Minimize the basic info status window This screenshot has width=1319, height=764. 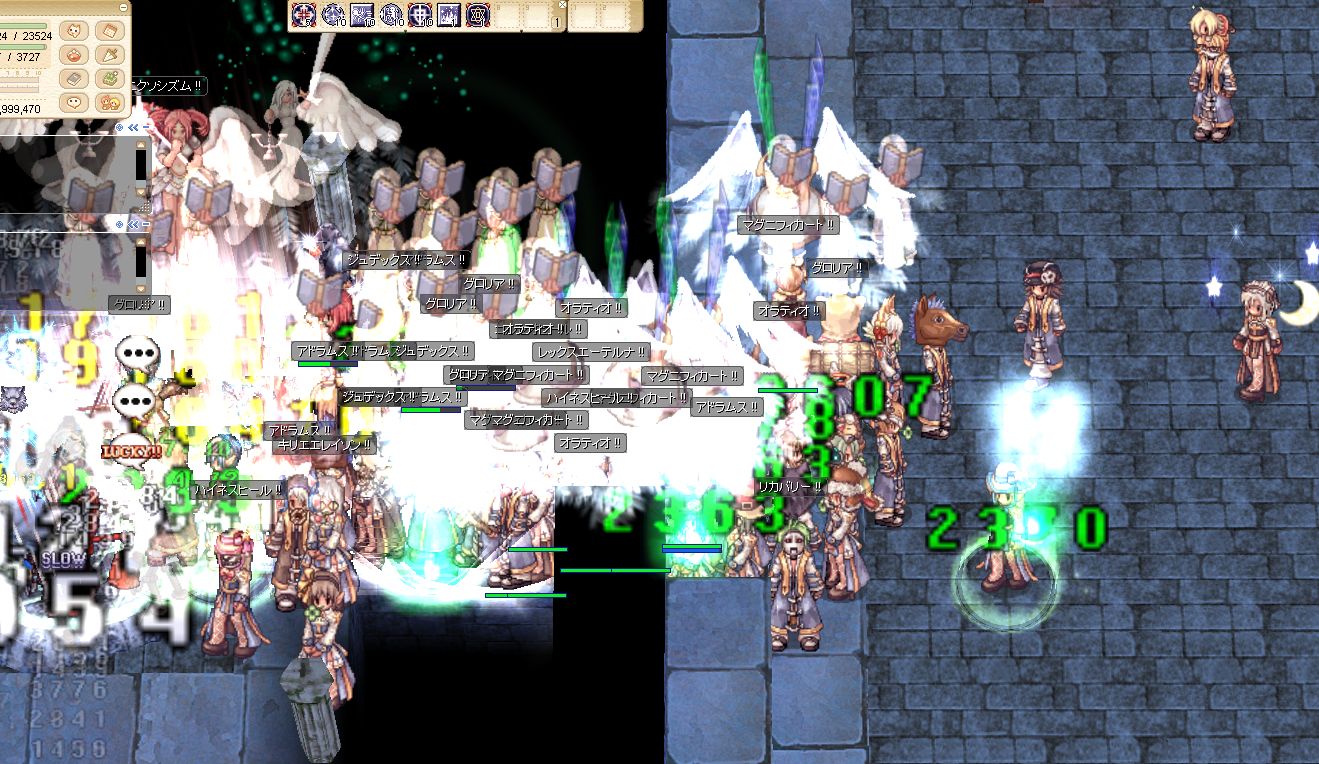coord(122,7)
